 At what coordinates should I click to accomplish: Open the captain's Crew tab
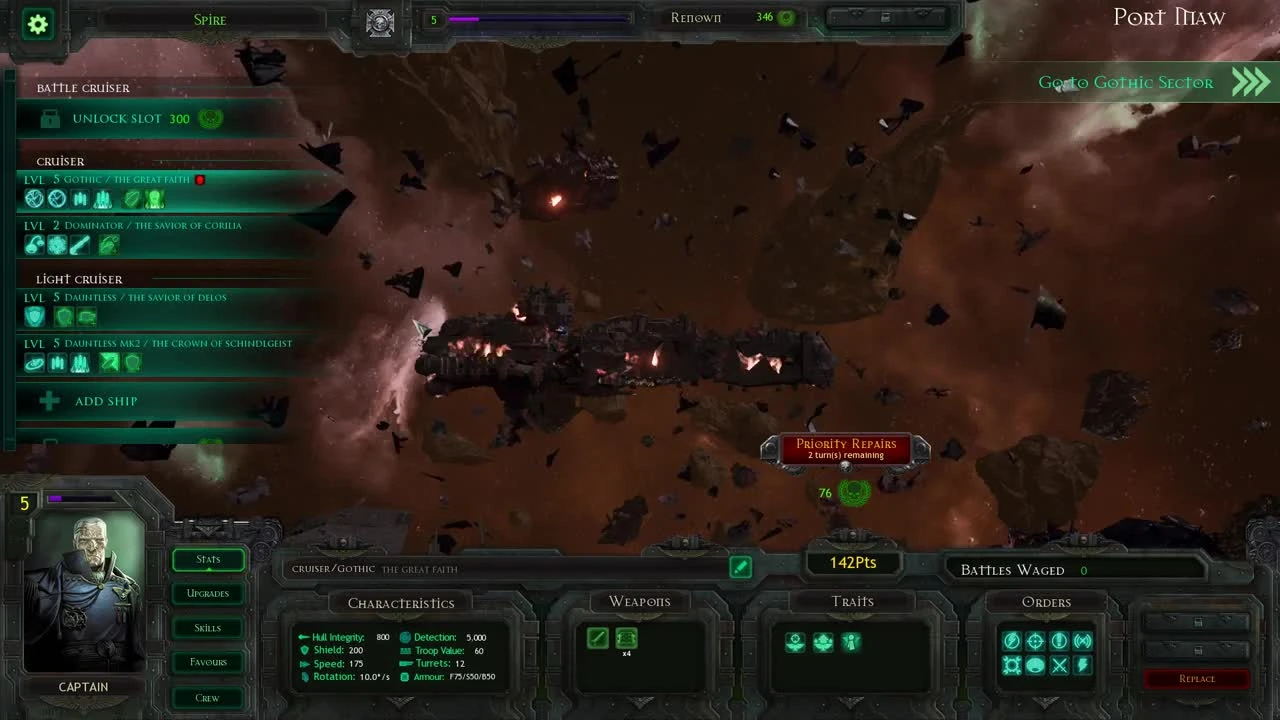pos(207,697)
